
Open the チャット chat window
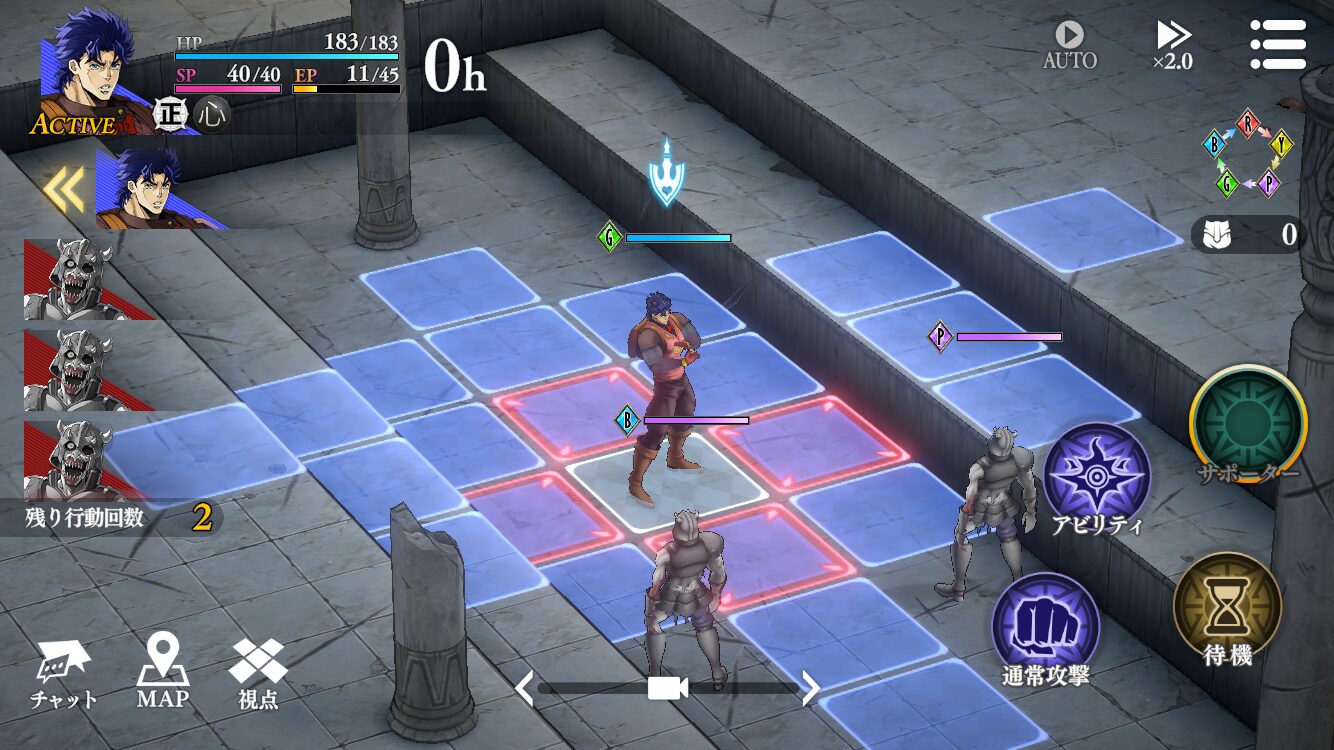(x=64, y=674)
